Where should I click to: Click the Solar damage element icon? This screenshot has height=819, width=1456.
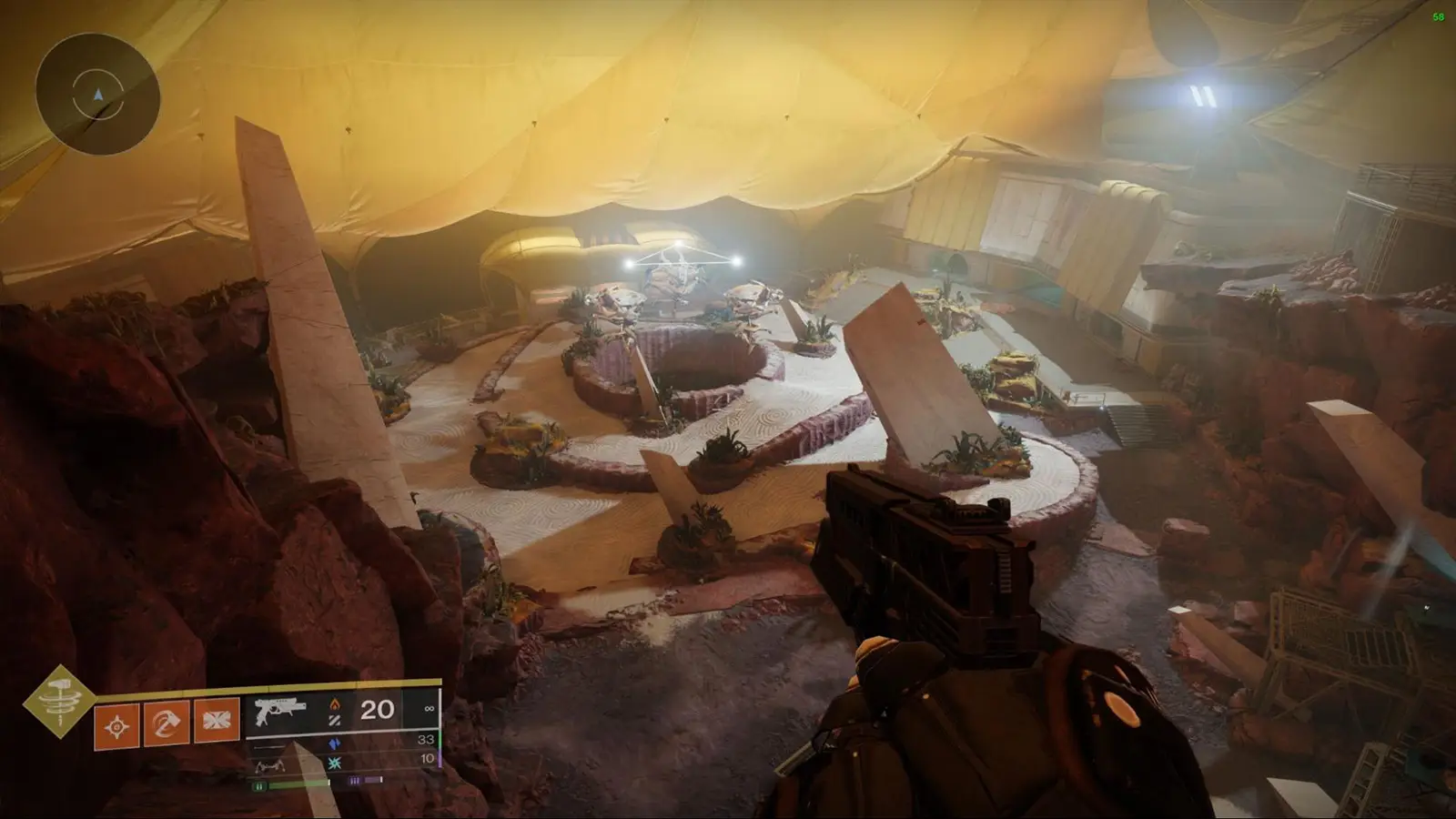click(x=335, y=704)
